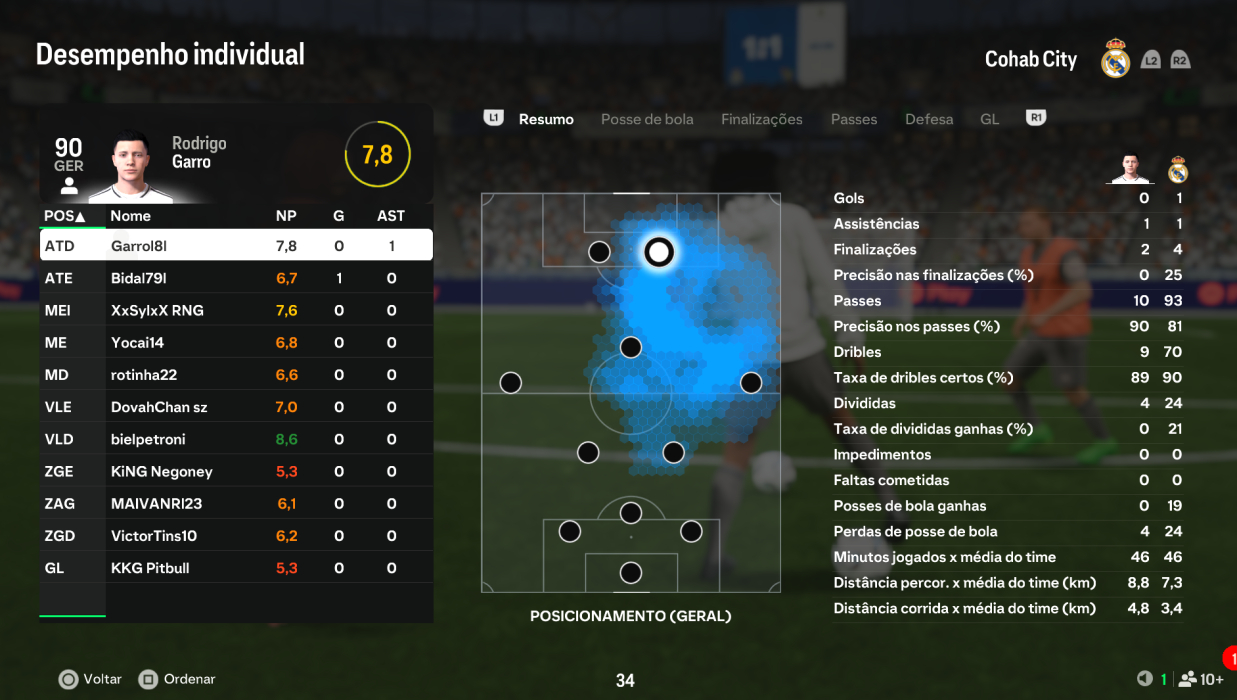
Task: Pick VictorTins10 player row
Action: point(236,536)
